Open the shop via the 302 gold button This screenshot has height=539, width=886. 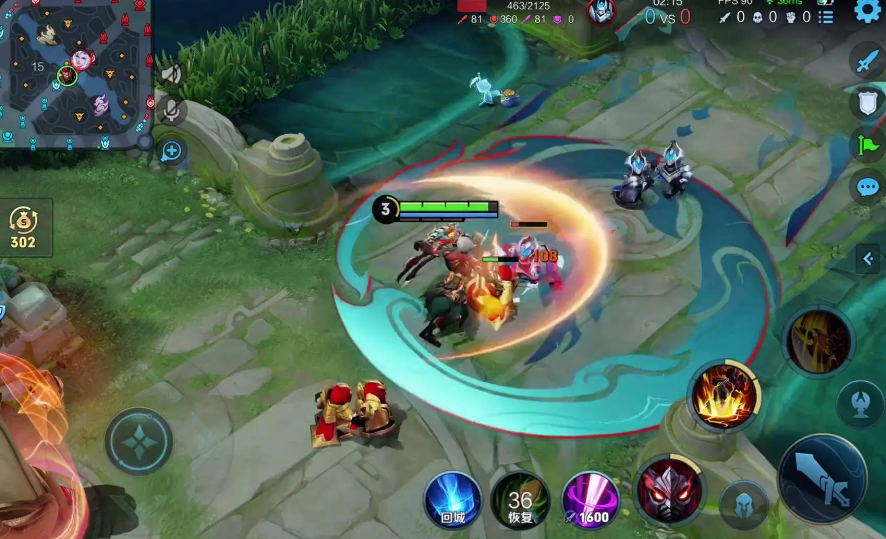(x=23, y=229)
